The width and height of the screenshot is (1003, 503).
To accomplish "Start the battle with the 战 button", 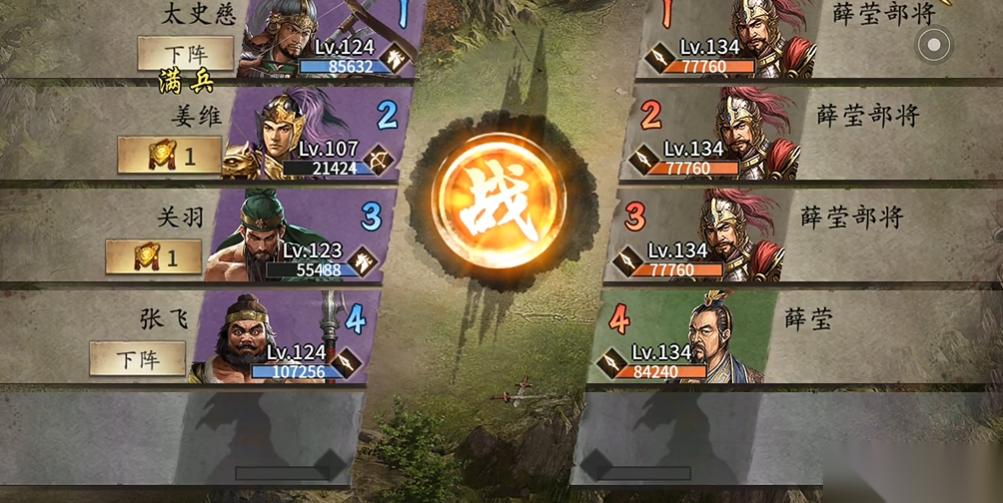I will (x=498, y=200).
